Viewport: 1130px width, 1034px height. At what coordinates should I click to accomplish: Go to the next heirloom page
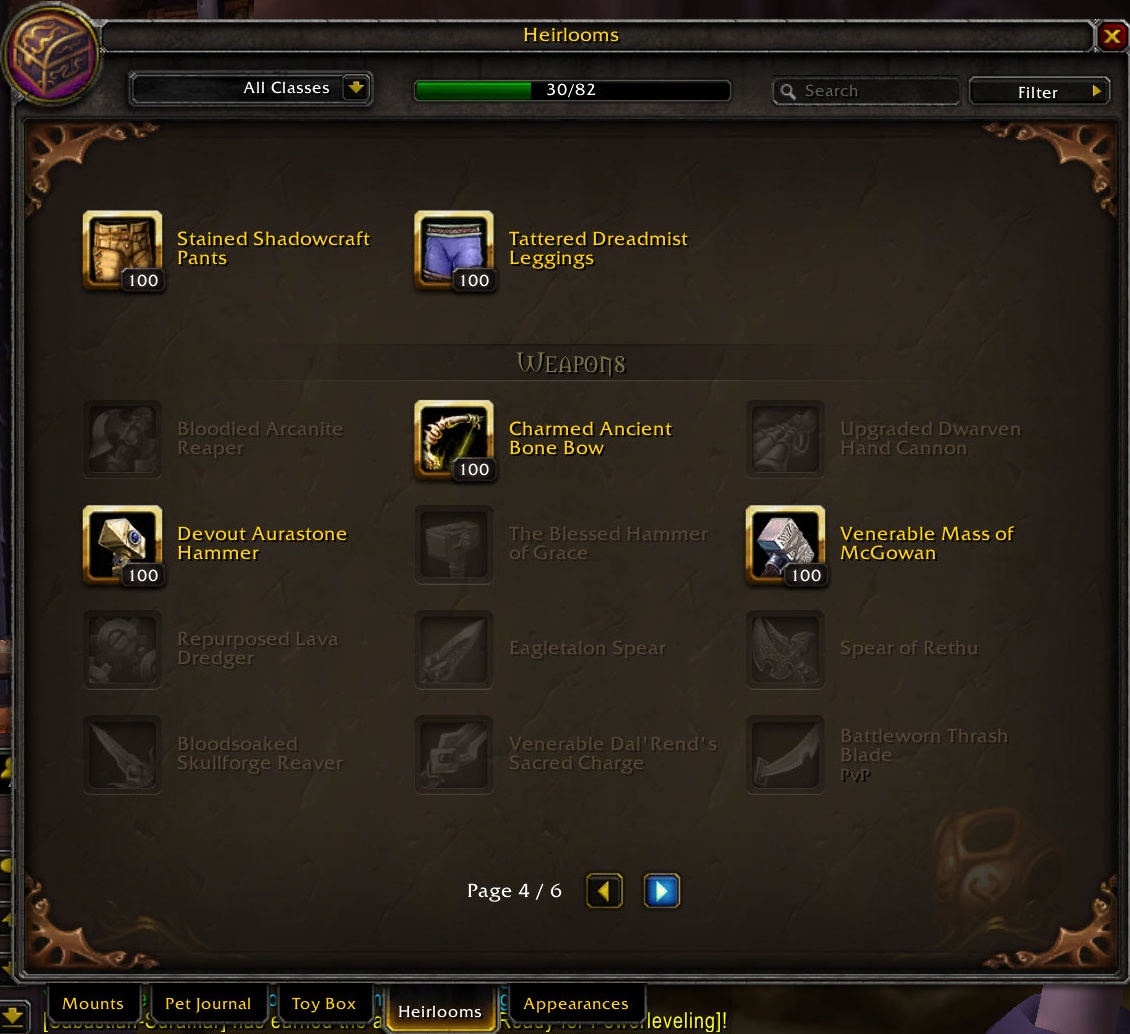tap(661, 890)
